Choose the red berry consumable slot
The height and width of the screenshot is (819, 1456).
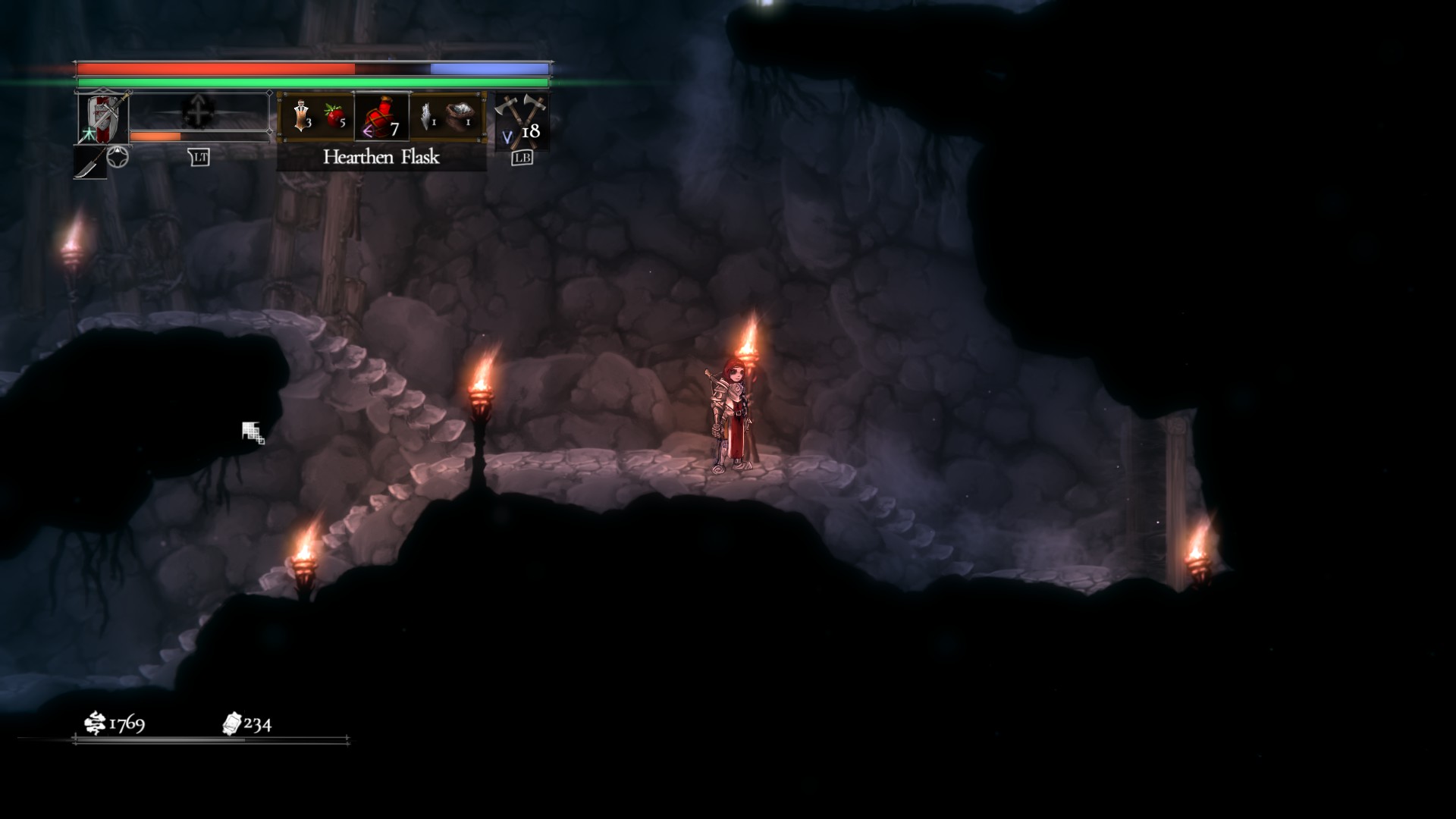coord(335,116)
